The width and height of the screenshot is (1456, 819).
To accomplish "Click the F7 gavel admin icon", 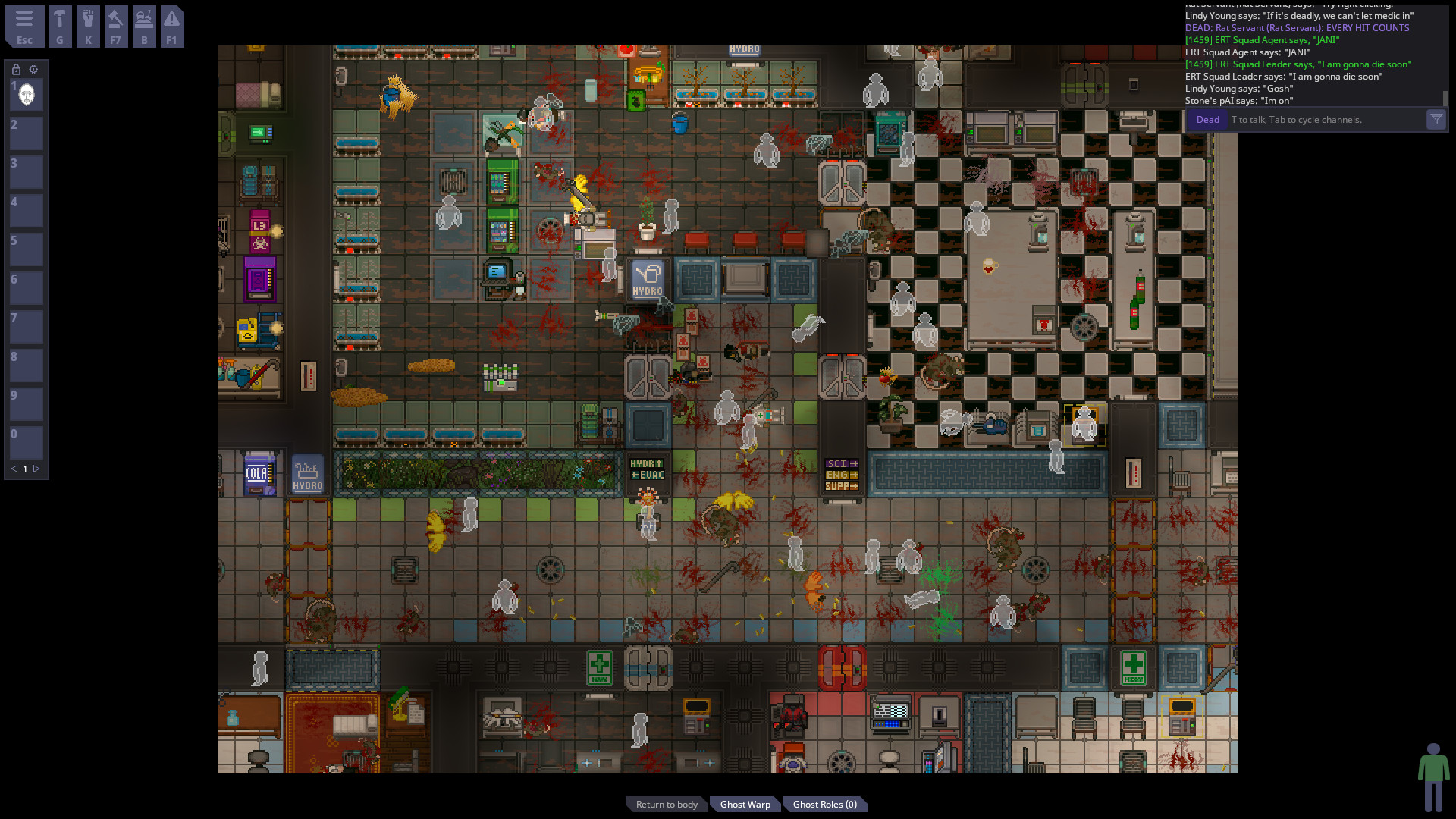I will point(116,27).
